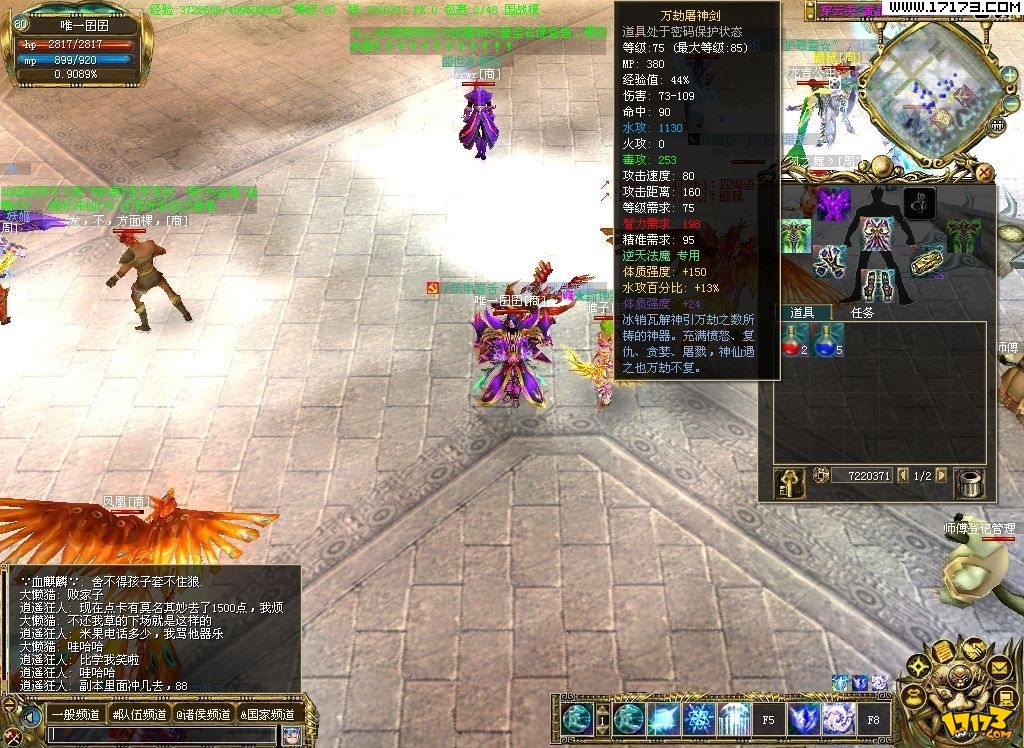
Task: Open the trash can in the inventory
Action: tap(968, 483)
